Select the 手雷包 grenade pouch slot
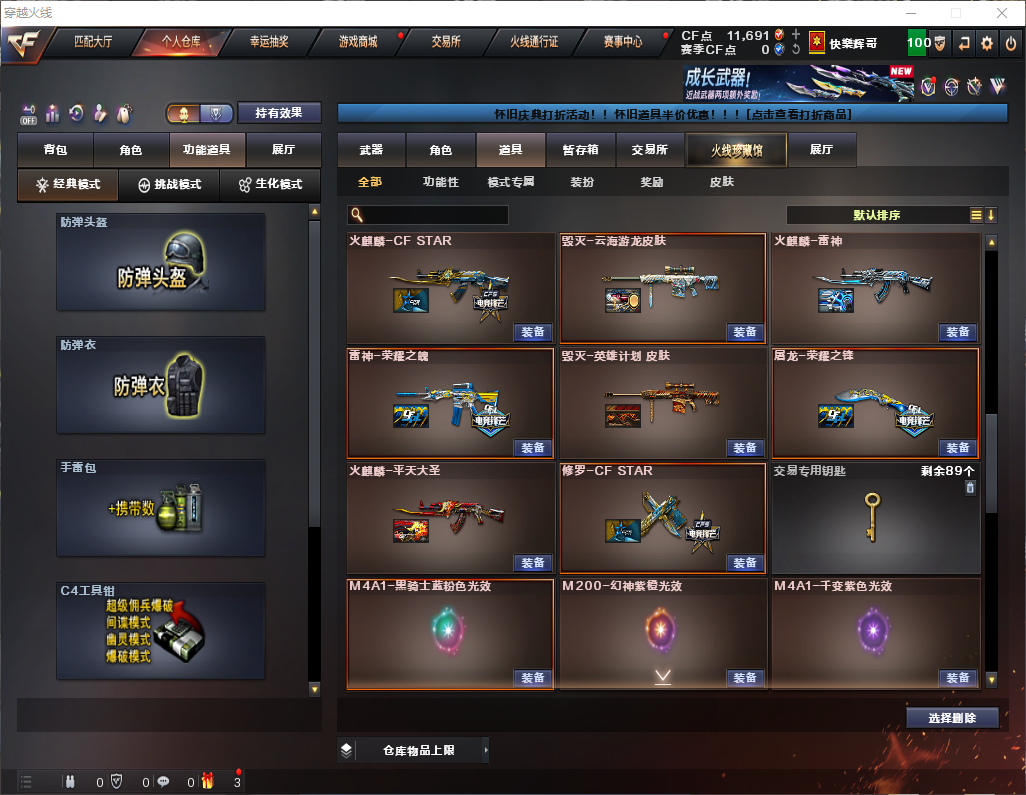 point(161,507)
